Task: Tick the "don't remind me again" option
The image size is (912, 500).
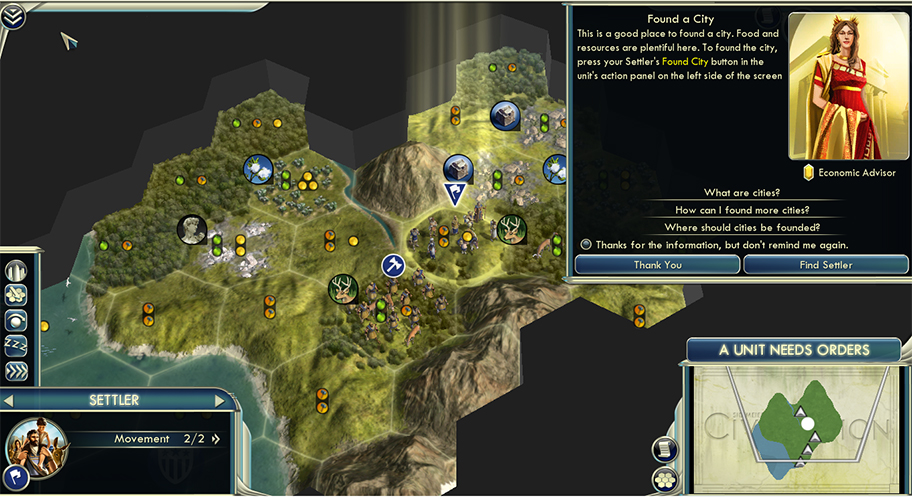Action: [585, 245]
